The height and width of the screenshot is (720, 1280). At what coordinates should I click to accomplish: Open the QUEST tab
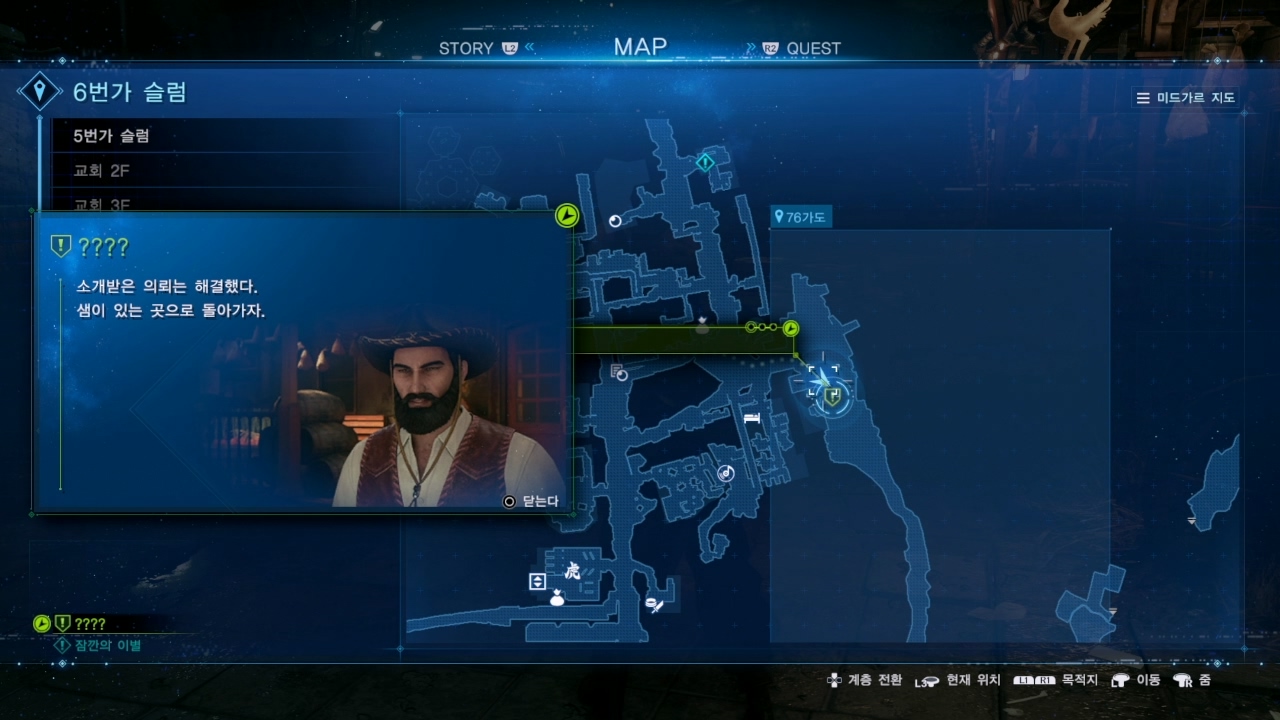pos(813,48)
